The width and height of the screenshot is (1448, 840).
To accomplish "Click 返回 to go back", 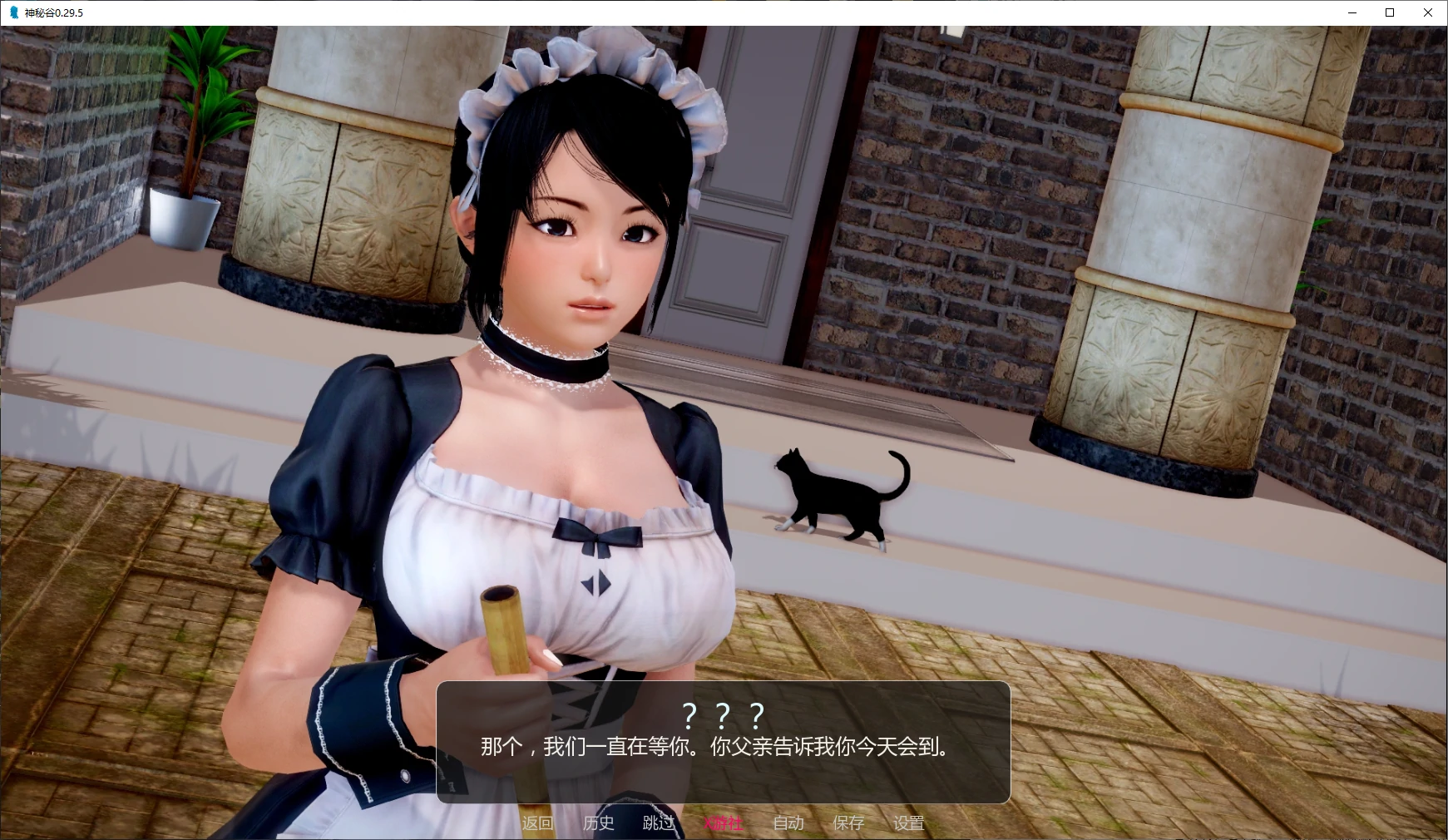I will coord(537,823).
